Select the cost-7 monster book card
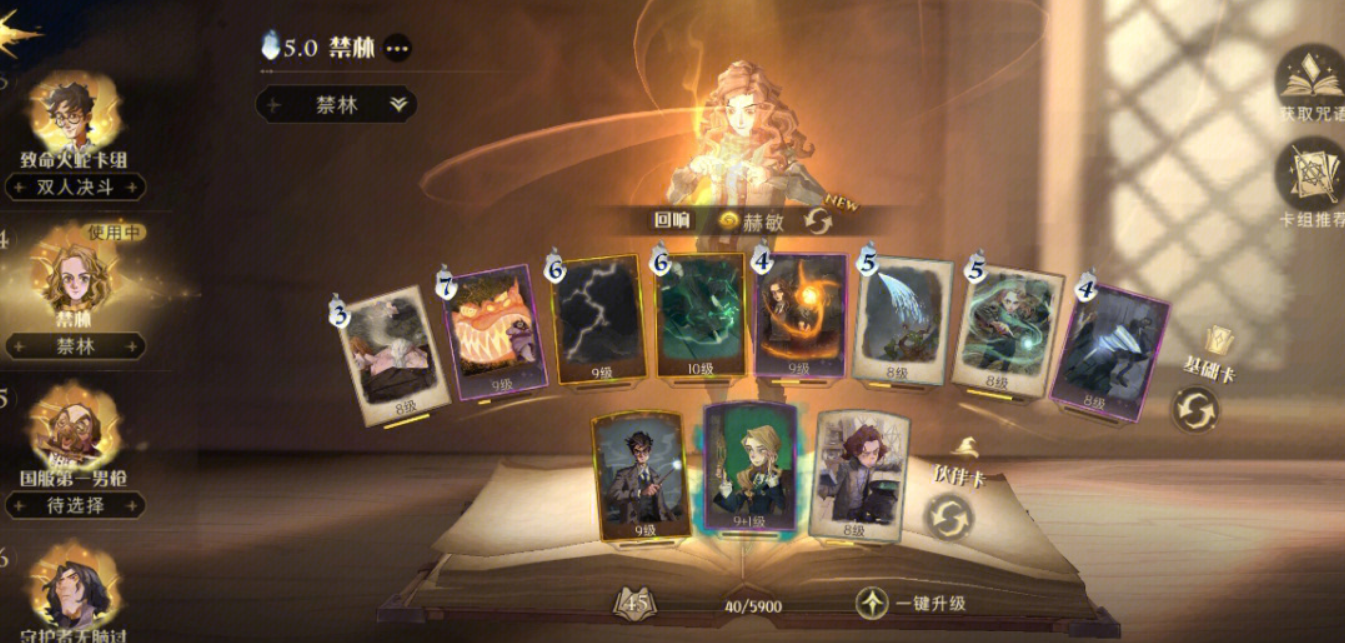The width and height of the screenshot is (1345, 643). (495, 328)
